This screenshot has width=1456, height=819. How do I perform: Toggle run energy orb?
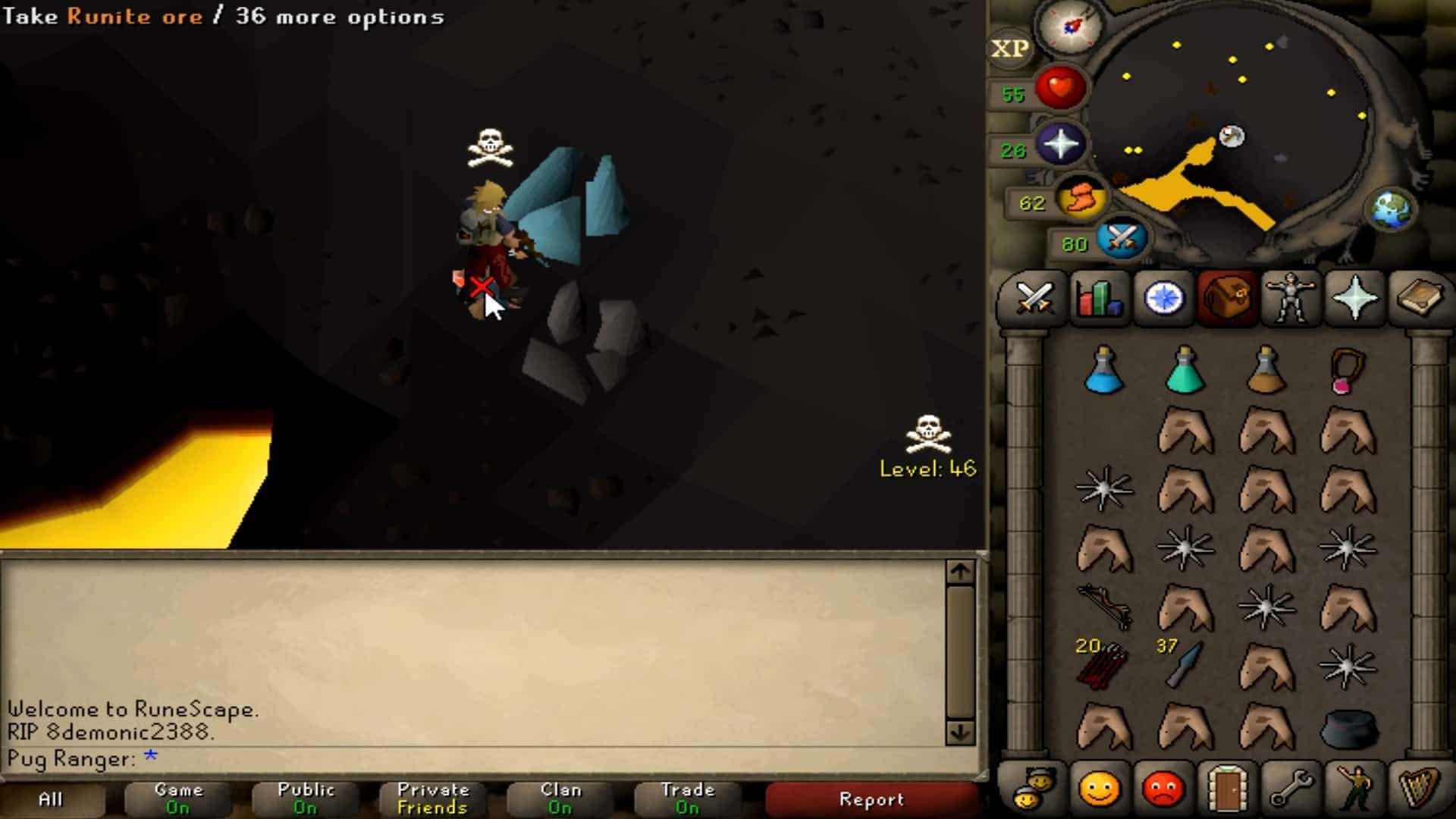pos(1080,199)
